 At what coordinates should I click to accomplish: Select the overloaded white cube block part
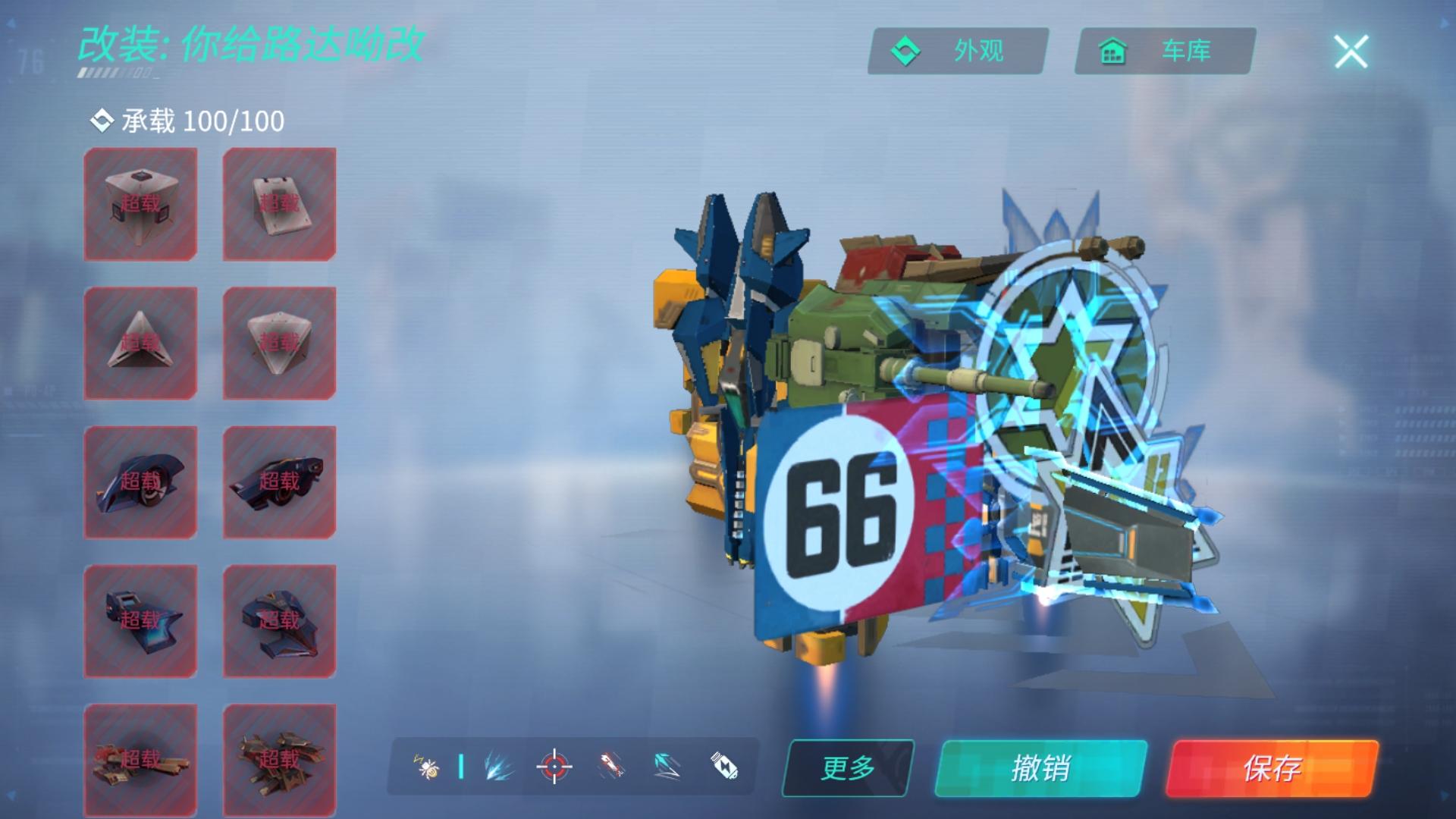(140, 203)
